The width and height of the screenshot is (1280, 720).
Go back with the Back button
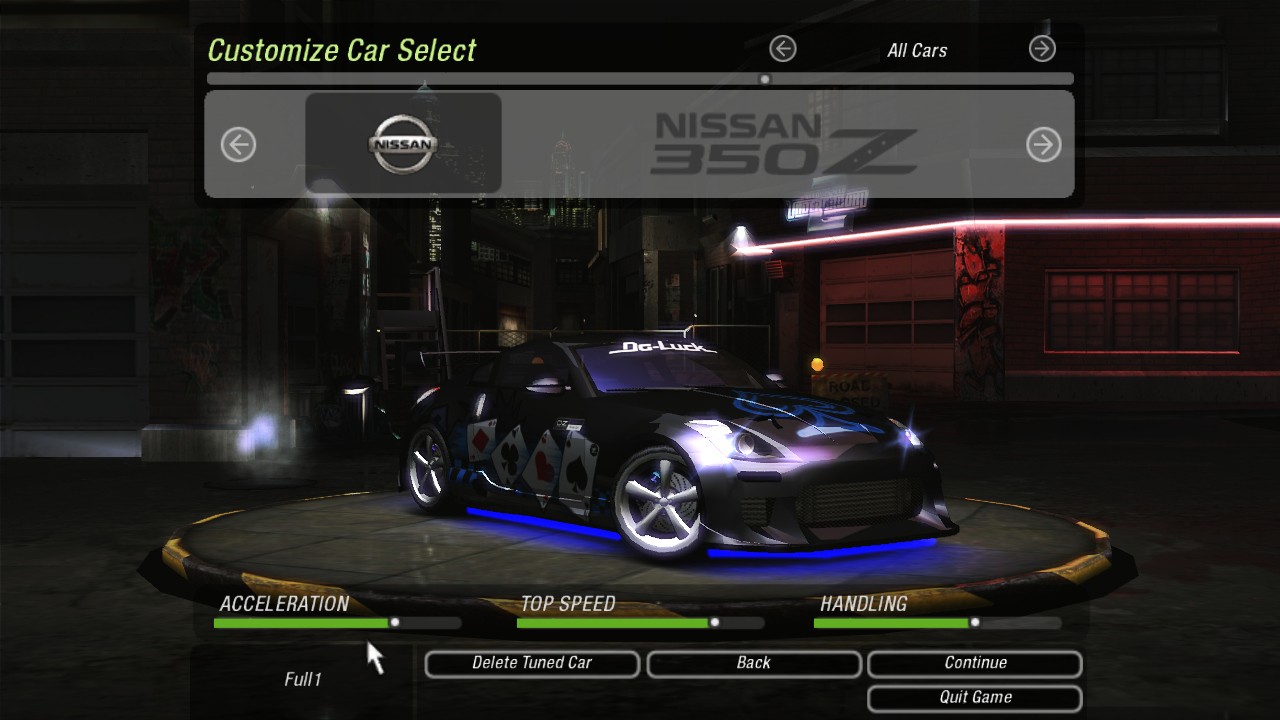753,663
